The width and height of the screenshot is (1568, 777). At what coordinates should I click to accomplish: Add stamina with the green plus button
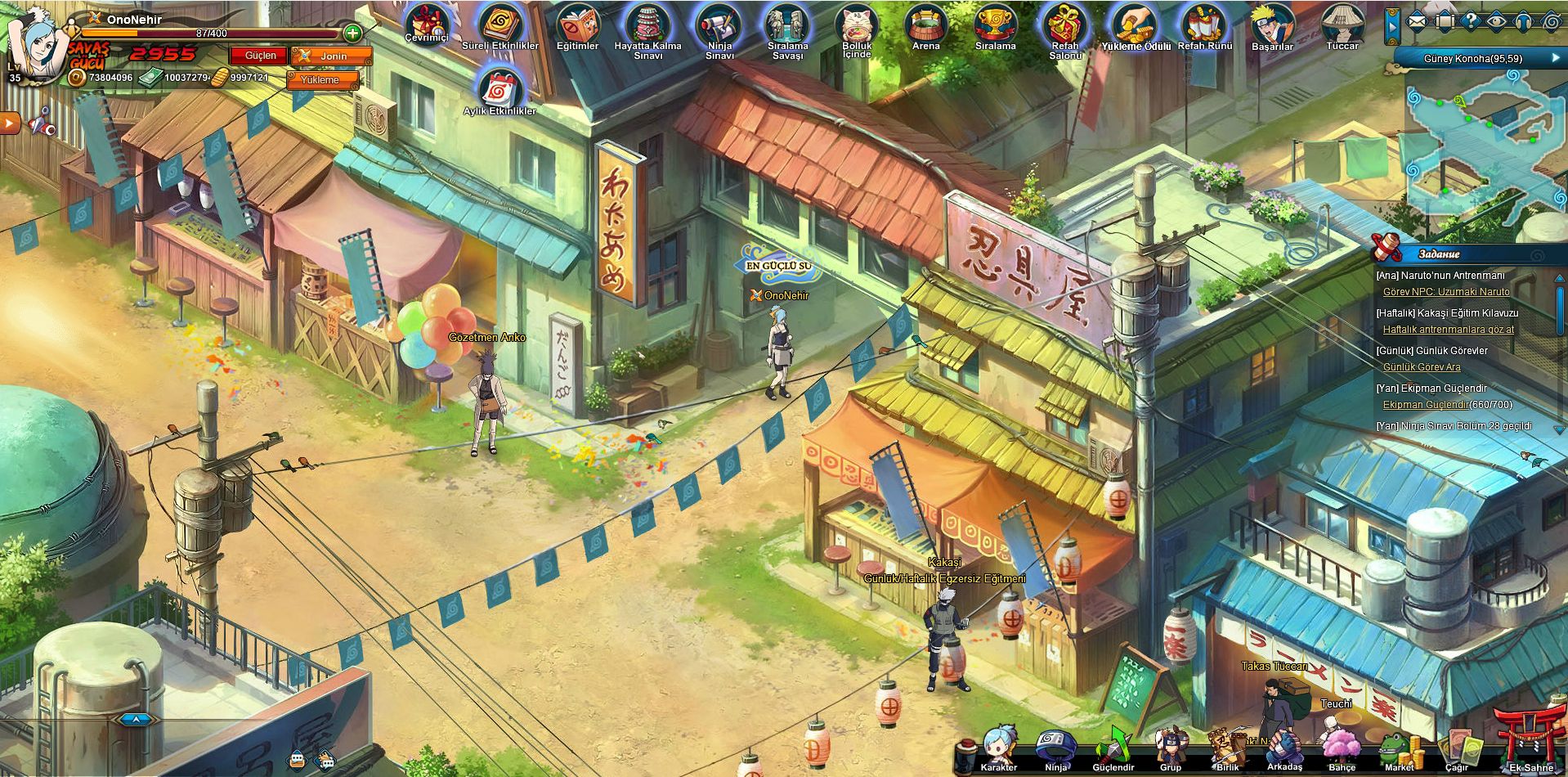352,34
